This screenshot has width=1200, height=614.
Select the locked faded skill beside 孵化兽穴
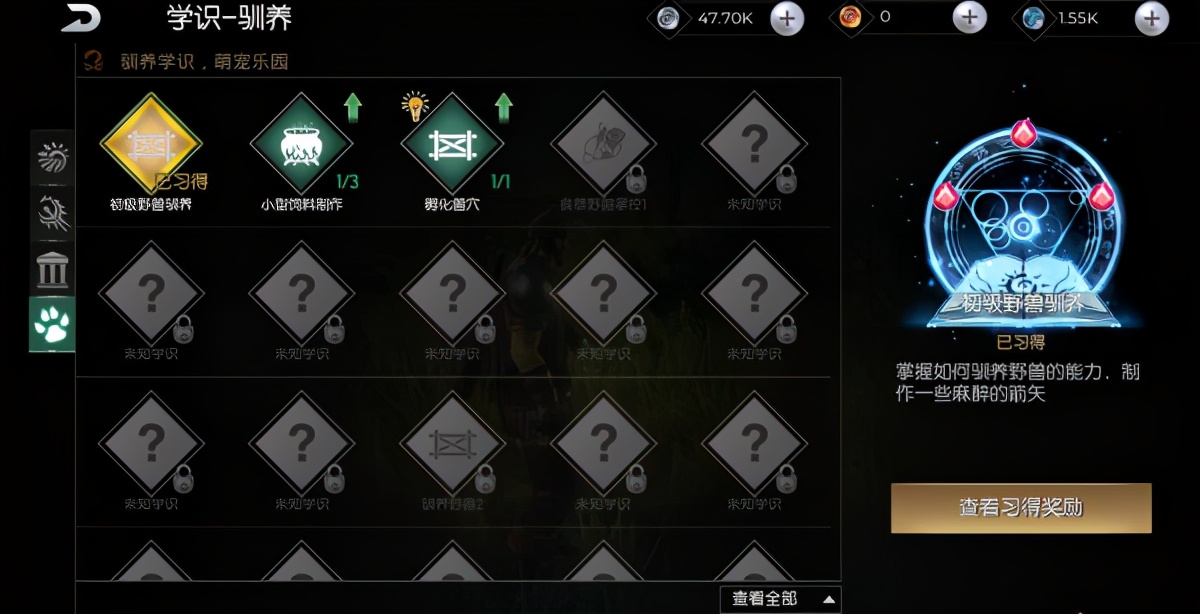pos(602,144)
